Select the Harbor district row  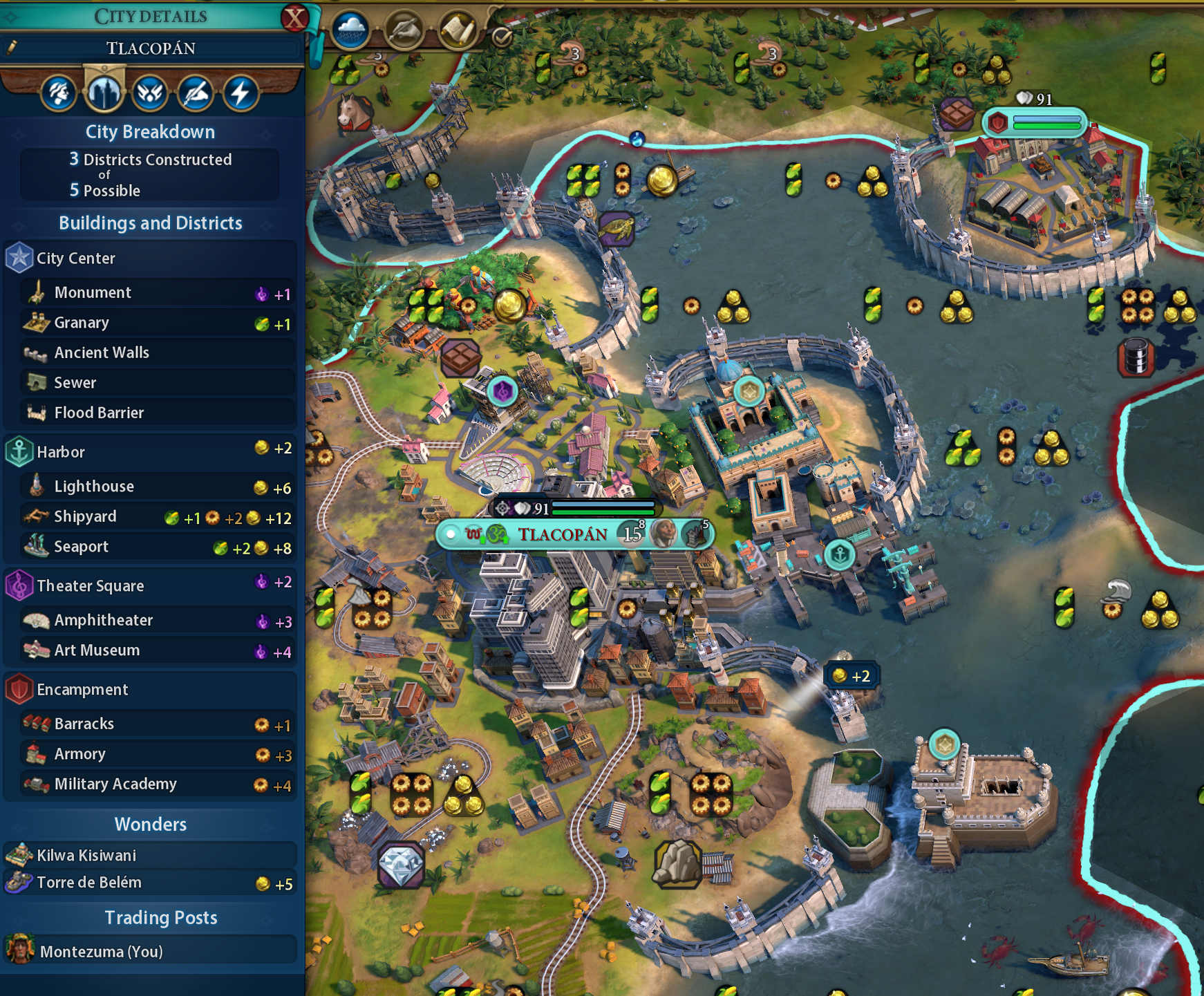pyautogui.click(x=149, y=452)
